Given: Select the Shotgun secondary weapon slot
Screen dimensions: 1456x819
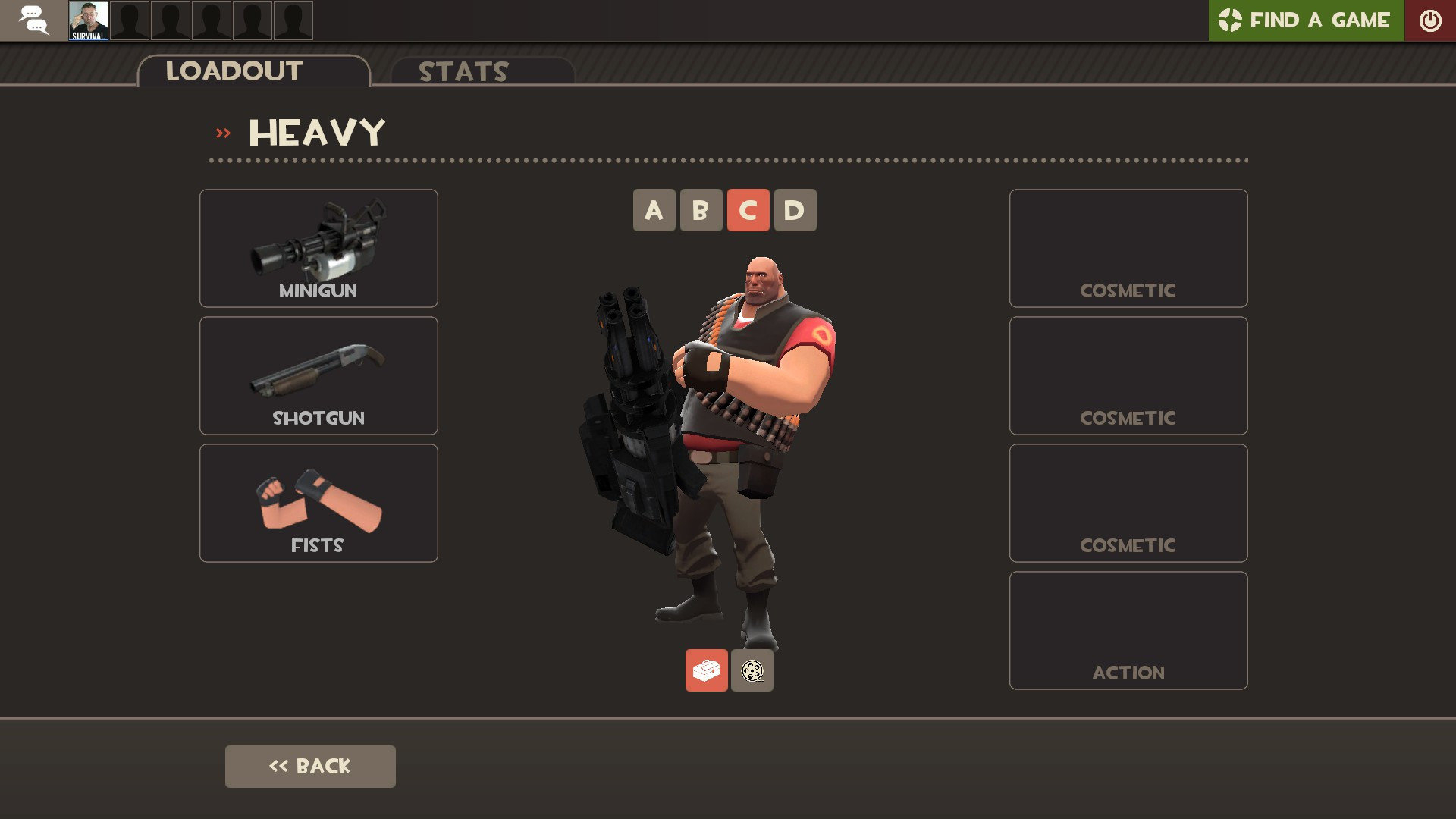Looking at the screenshot, I should click(318, 375).
